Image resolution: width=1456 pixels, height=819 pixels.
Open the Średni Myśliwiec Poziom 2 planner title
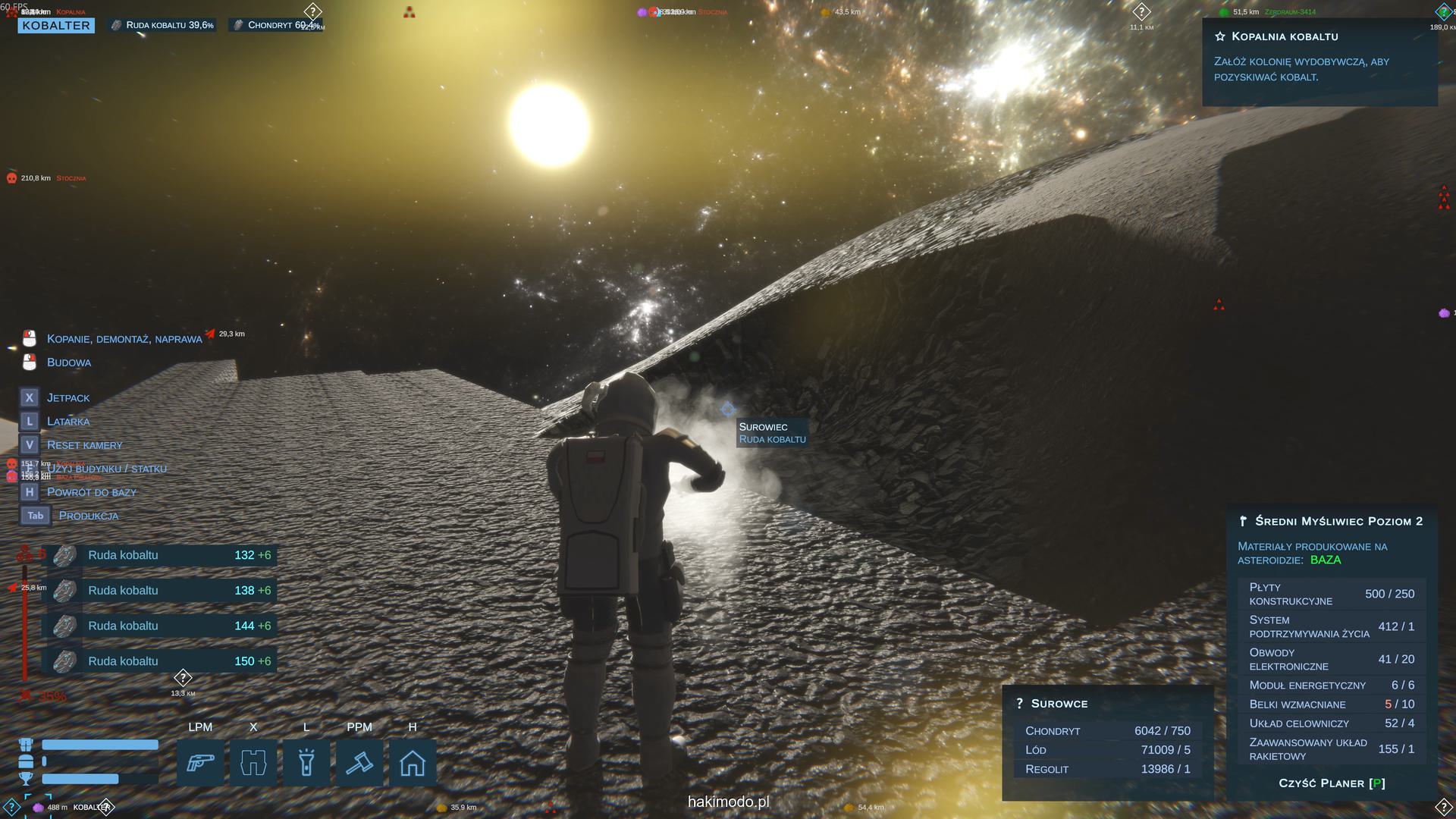coord(1338,521)
